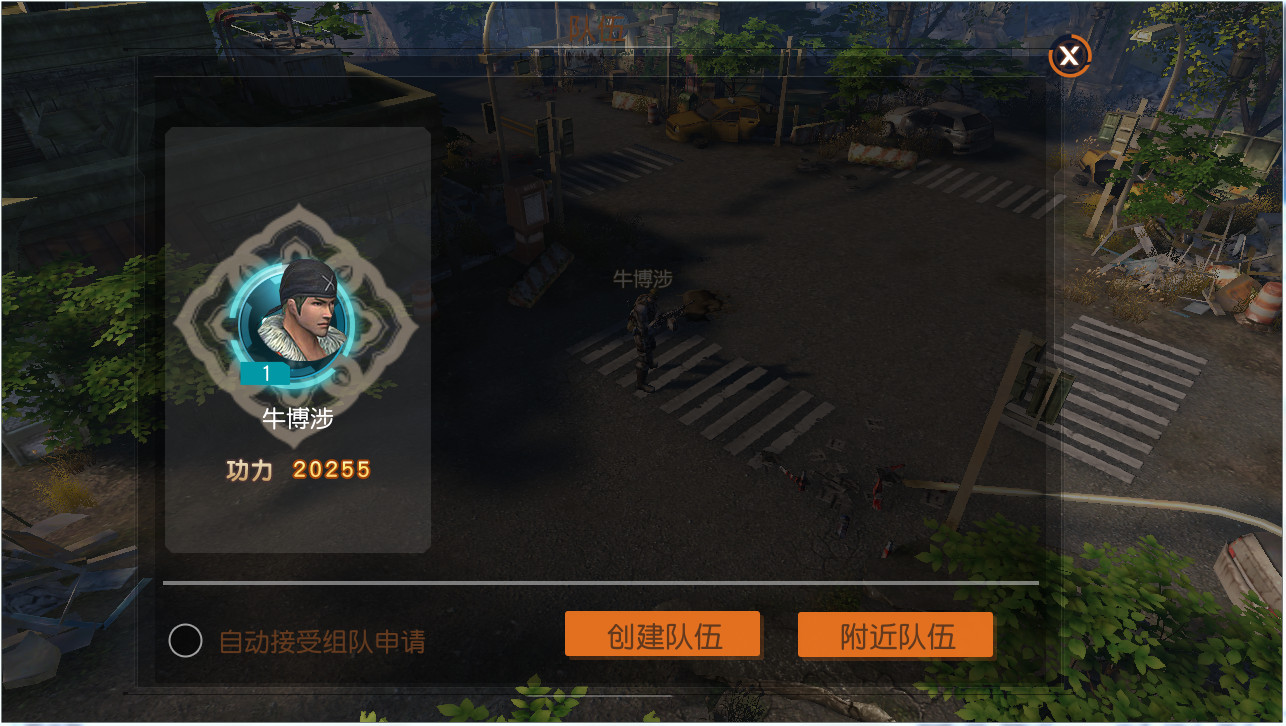Viewport: 1286px width, 726px height.
Task: Click the 牛博涉 nameplate above the character
Action: click(x=644, y=279)
